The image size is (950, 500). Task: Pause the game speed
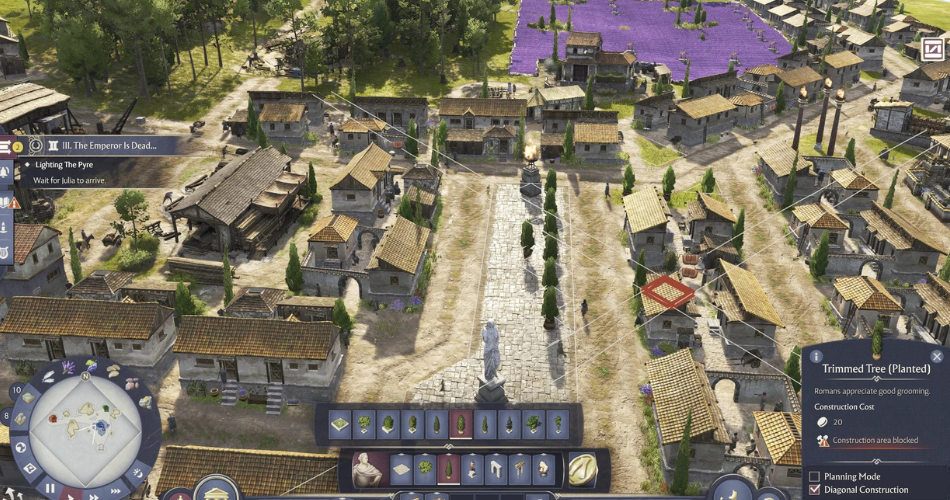pos(50,489)
